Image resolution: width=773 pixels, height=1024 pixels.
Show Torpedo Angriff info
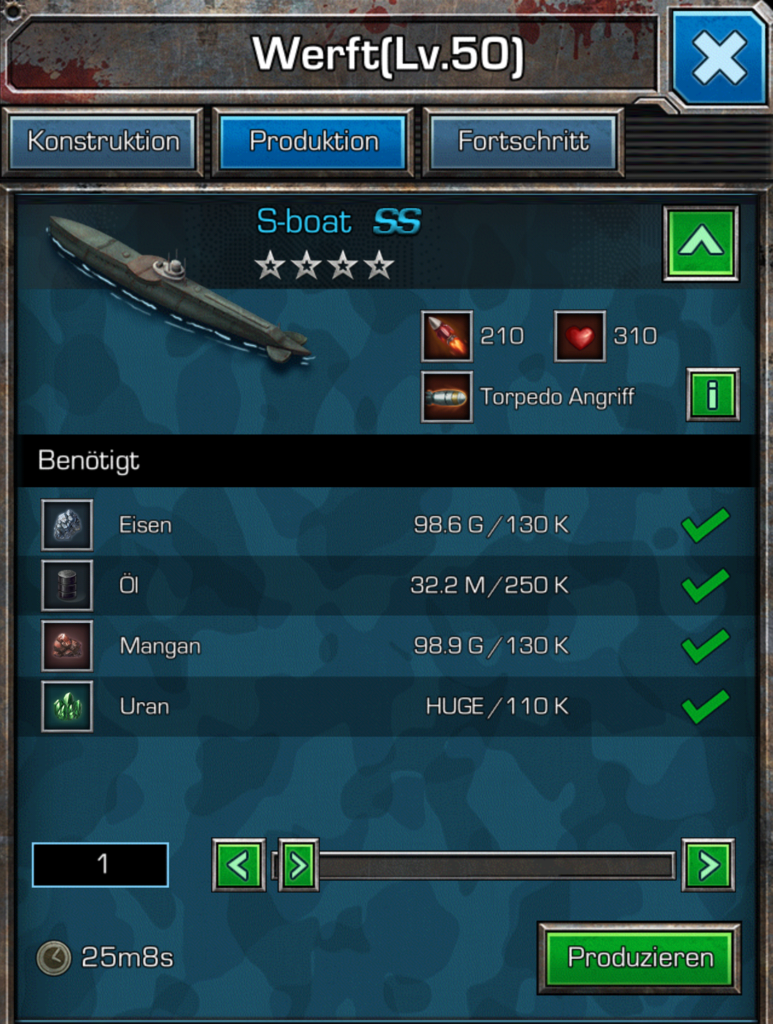[x=712, y=395]
